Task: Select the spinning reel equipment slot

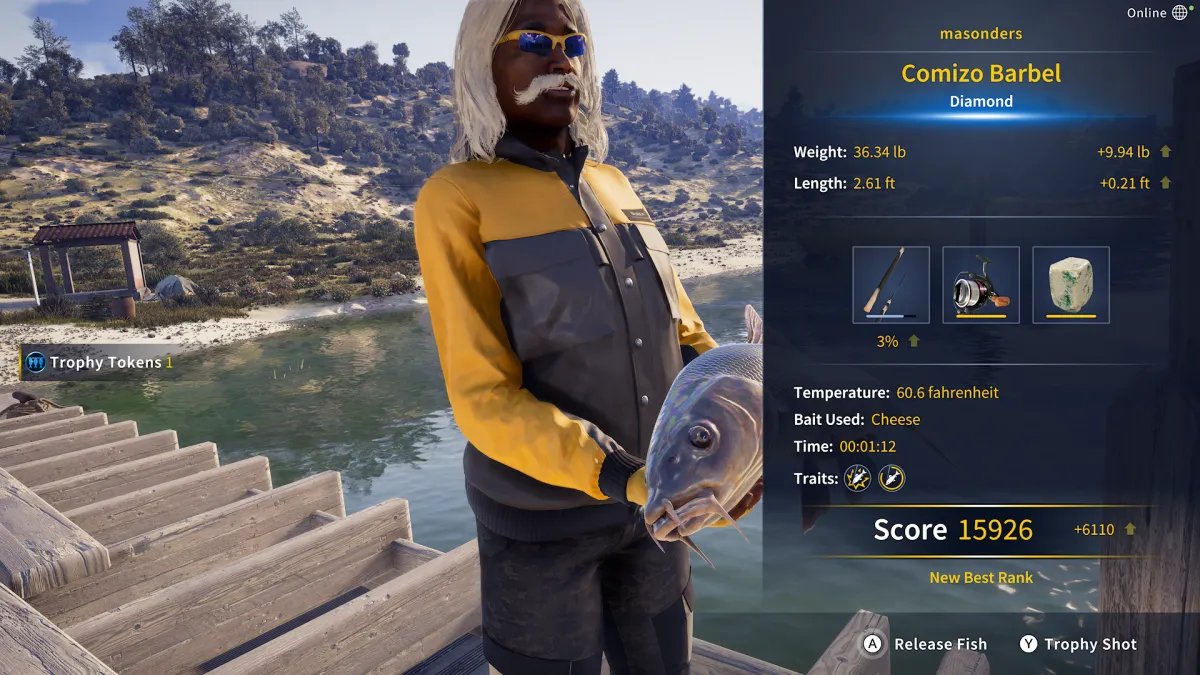Action: pos(981,285)
